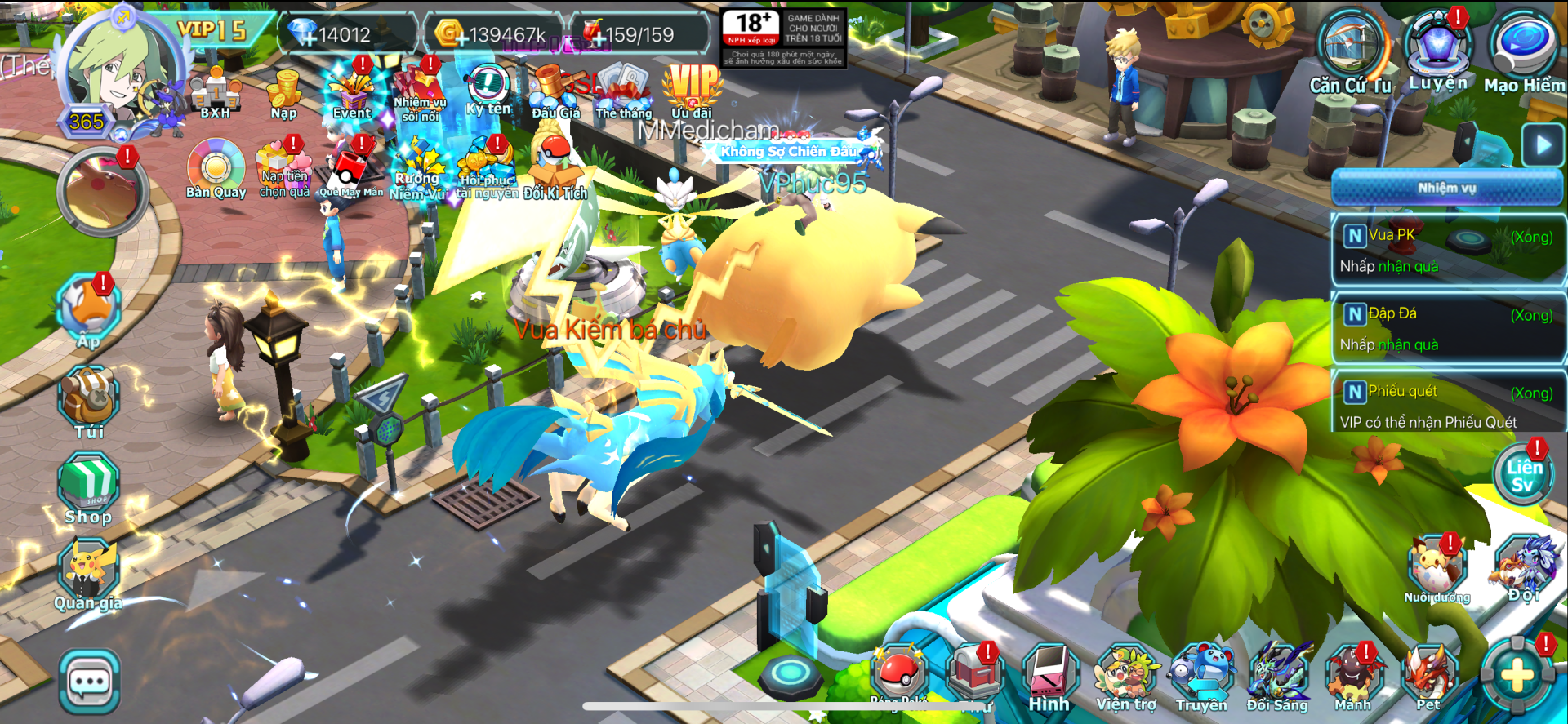
Task: Open the chat bubble button
Action: (89, 681)
